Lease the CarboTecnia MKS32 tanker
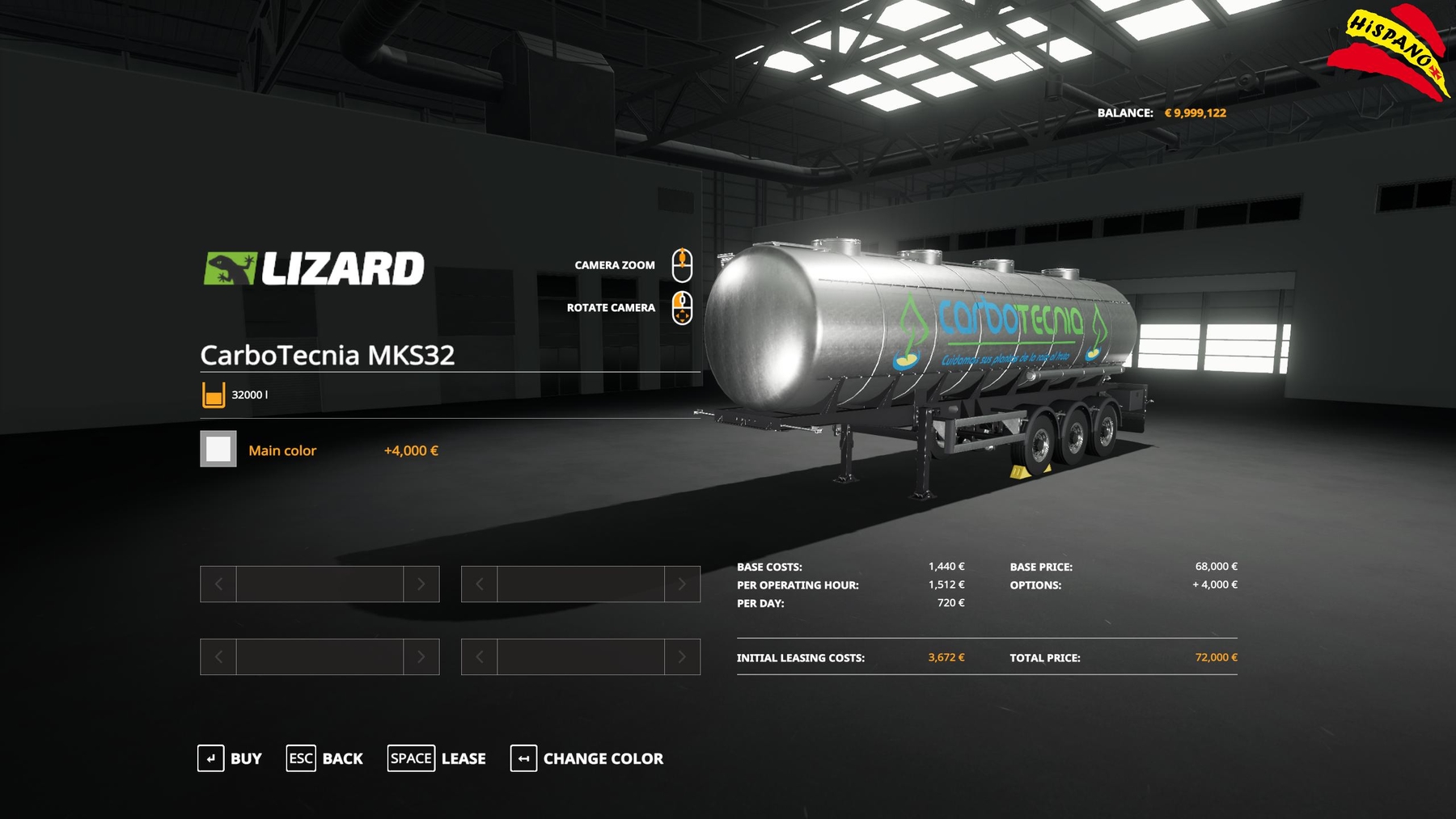This screenshot has height=819, width=1456. [437, 758]
